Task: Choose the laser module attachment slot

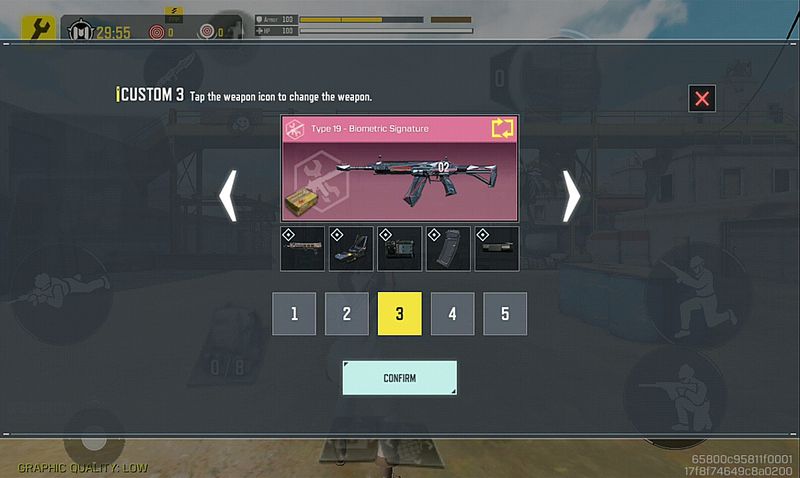Action: click(x=400, y=249)
